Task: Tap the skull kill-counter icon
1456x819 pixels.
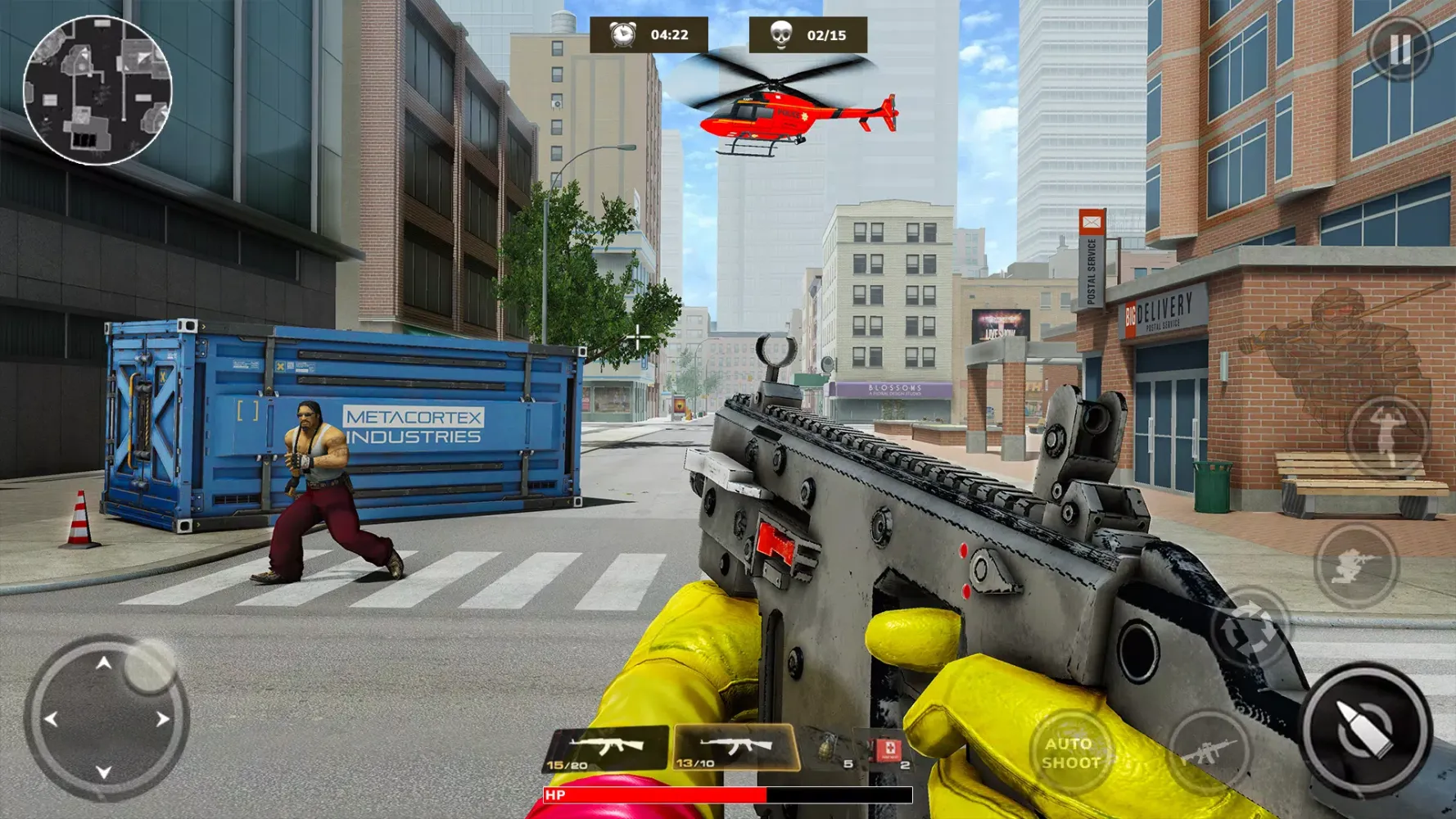Action: (780, 34)
